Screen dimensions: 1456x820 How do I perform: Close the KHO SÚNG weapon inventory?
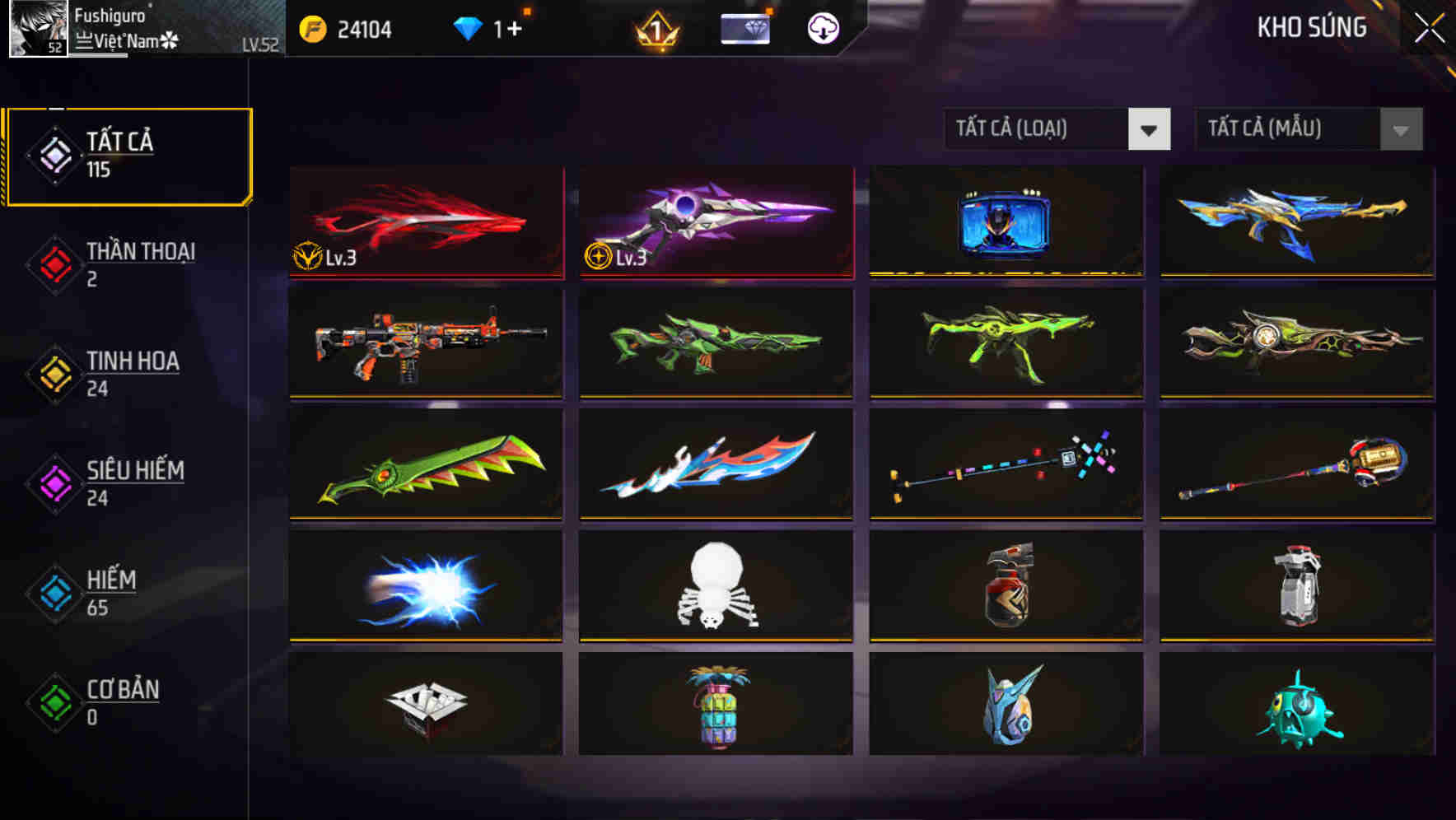[x=1427, y=27]
